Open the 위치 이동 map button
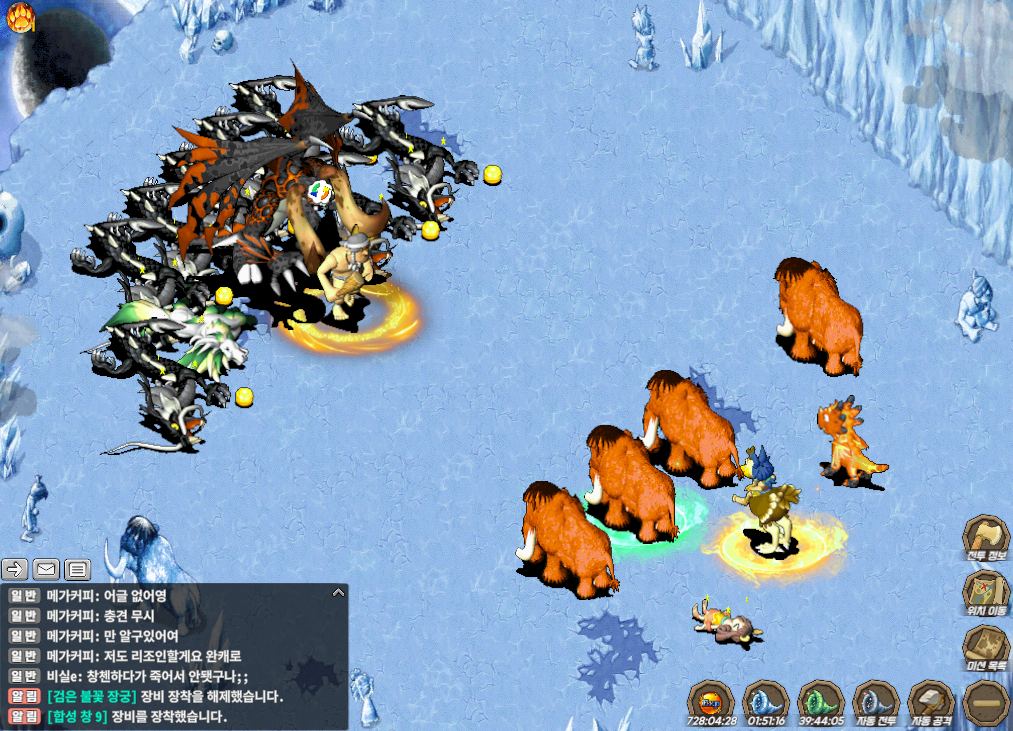1013x731 pixels. [x=985, y=592]
